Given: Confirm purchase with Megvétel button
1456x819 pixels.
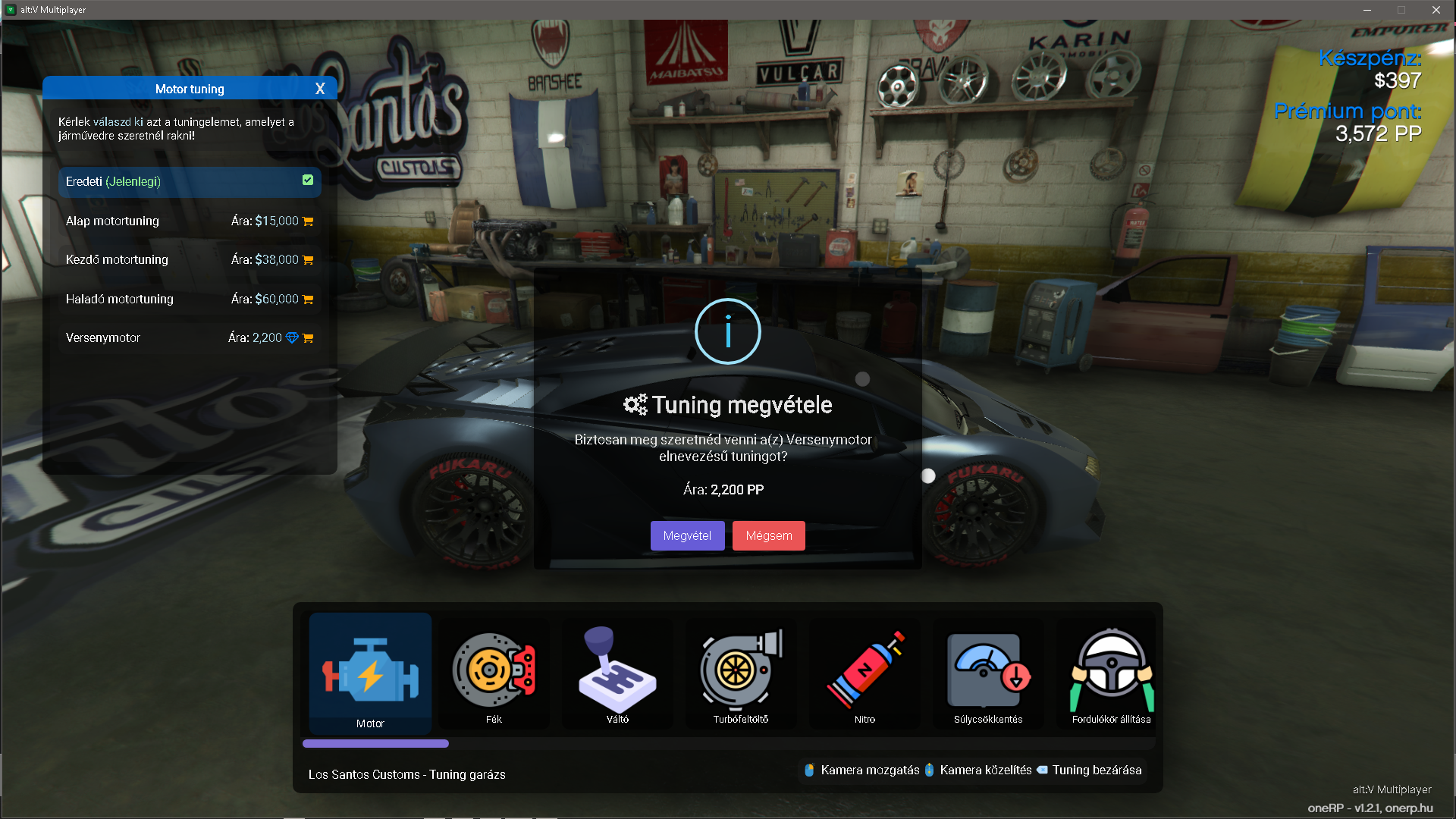Looking at the screenshot, I should (x=687, y=535).
